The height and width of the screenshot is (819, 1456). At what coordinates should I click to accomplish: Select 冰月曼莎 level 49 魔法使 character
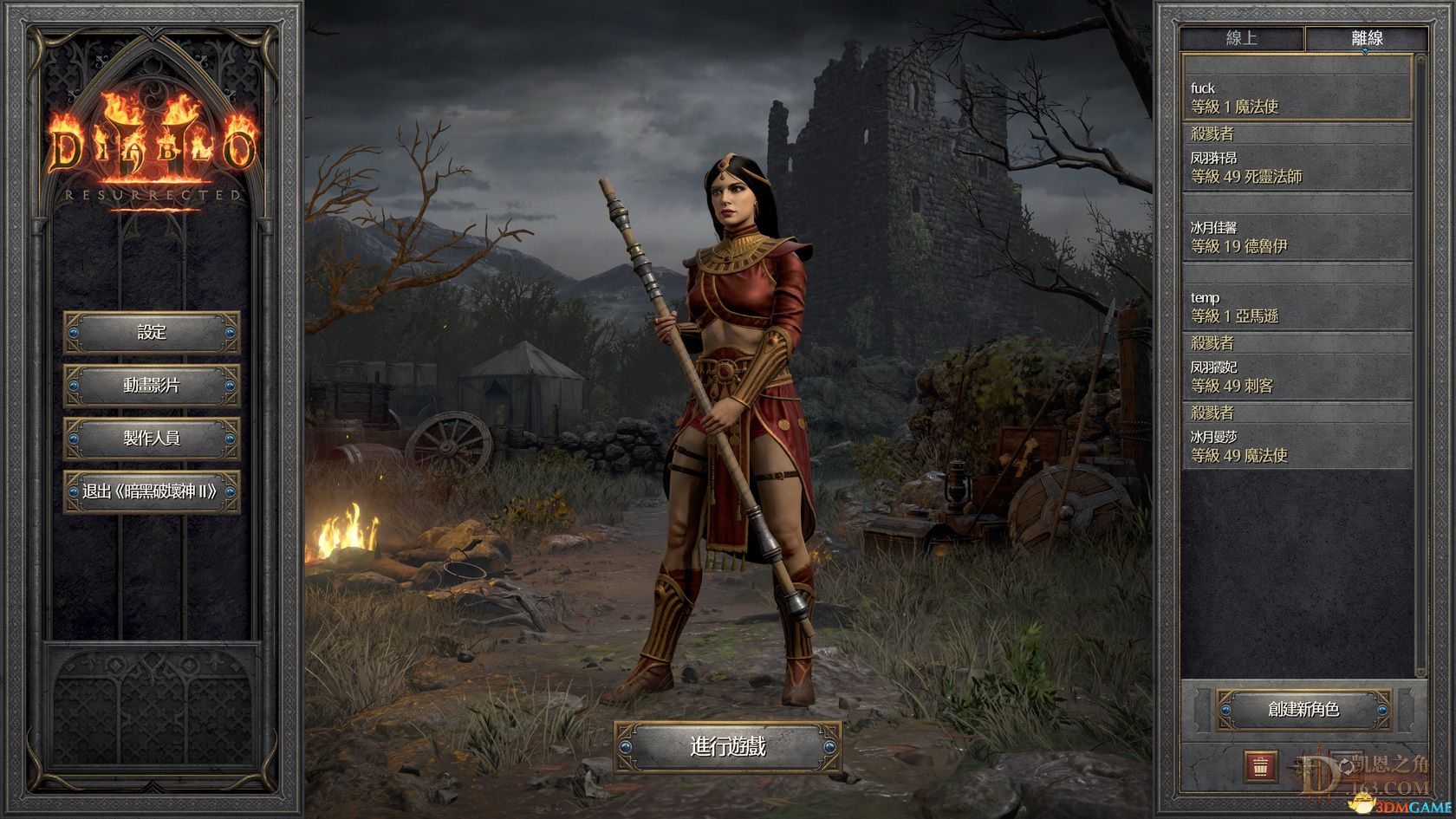[x=1297, y=446]
